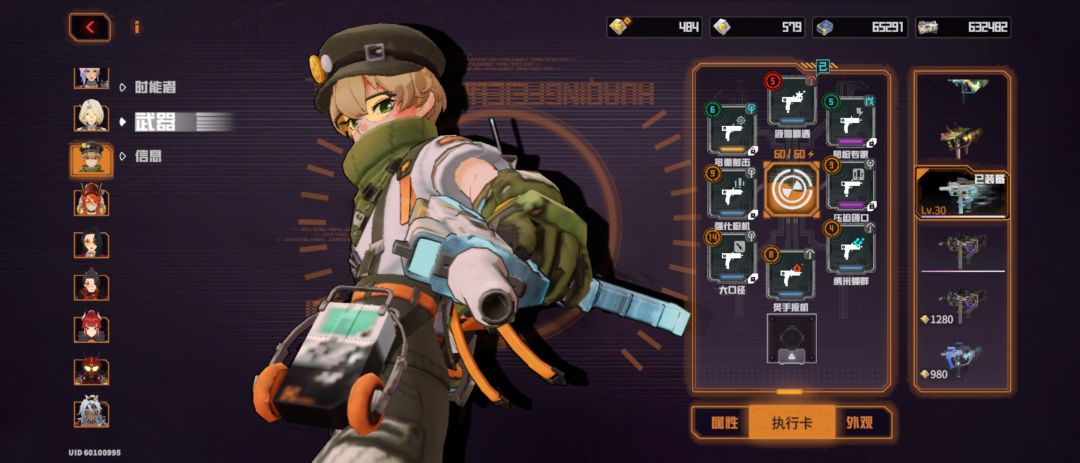Select the 武器 weapon menu entry
This screenshot has height=463, width=1080.
tap(154, 122)
